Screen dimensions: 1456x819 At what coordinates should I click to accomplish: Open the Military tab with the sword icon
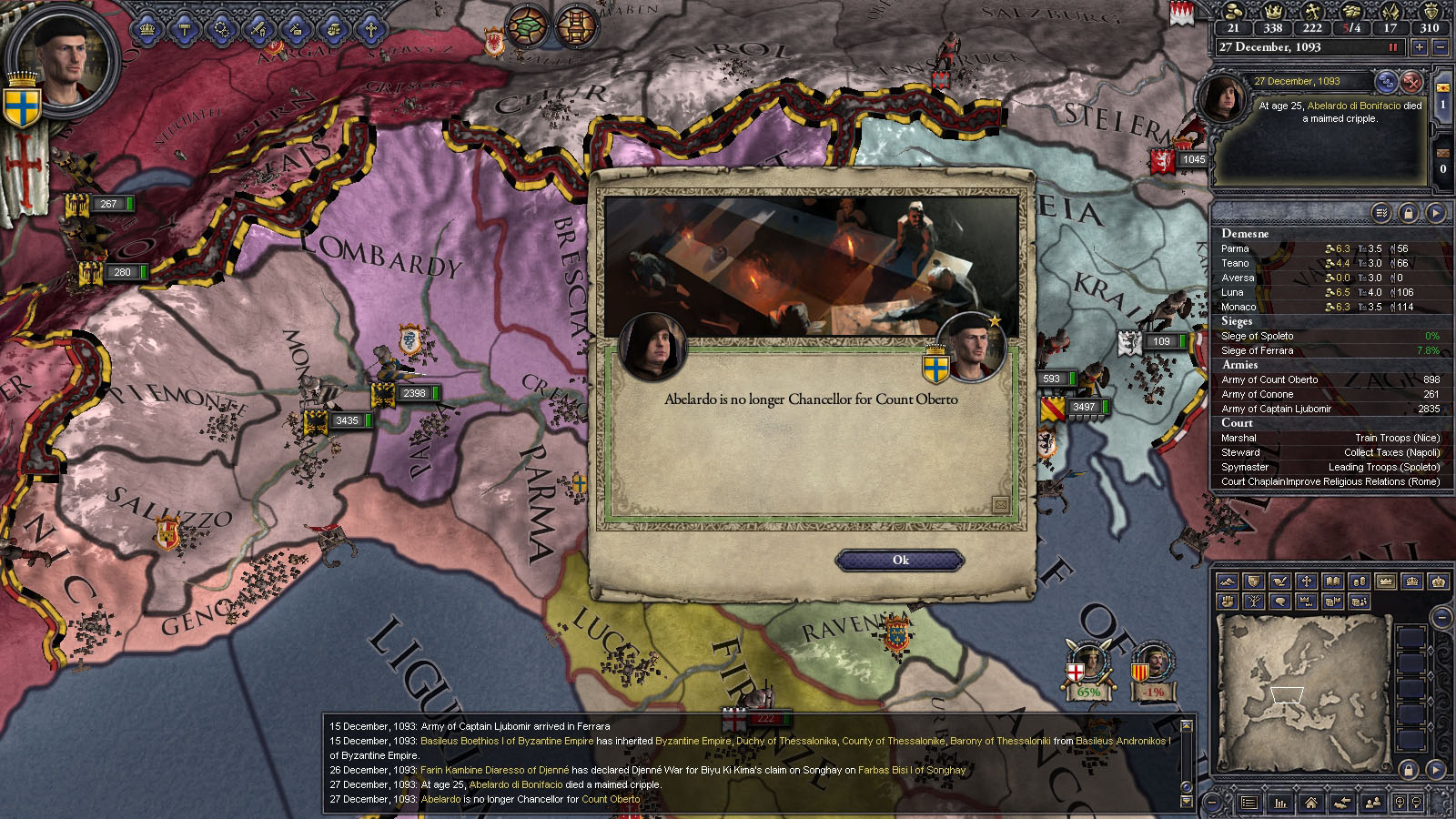click(x=258, y=30)
